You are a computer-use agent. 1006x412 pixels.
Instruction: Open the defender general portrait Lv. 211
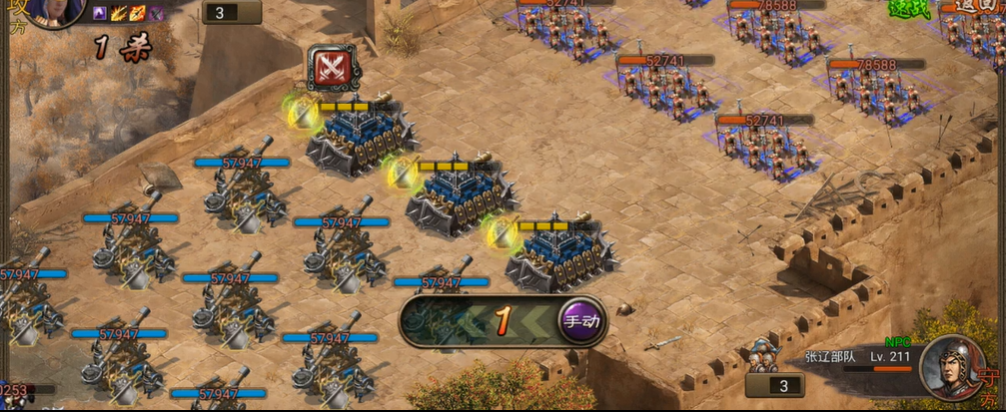(952, 368)
